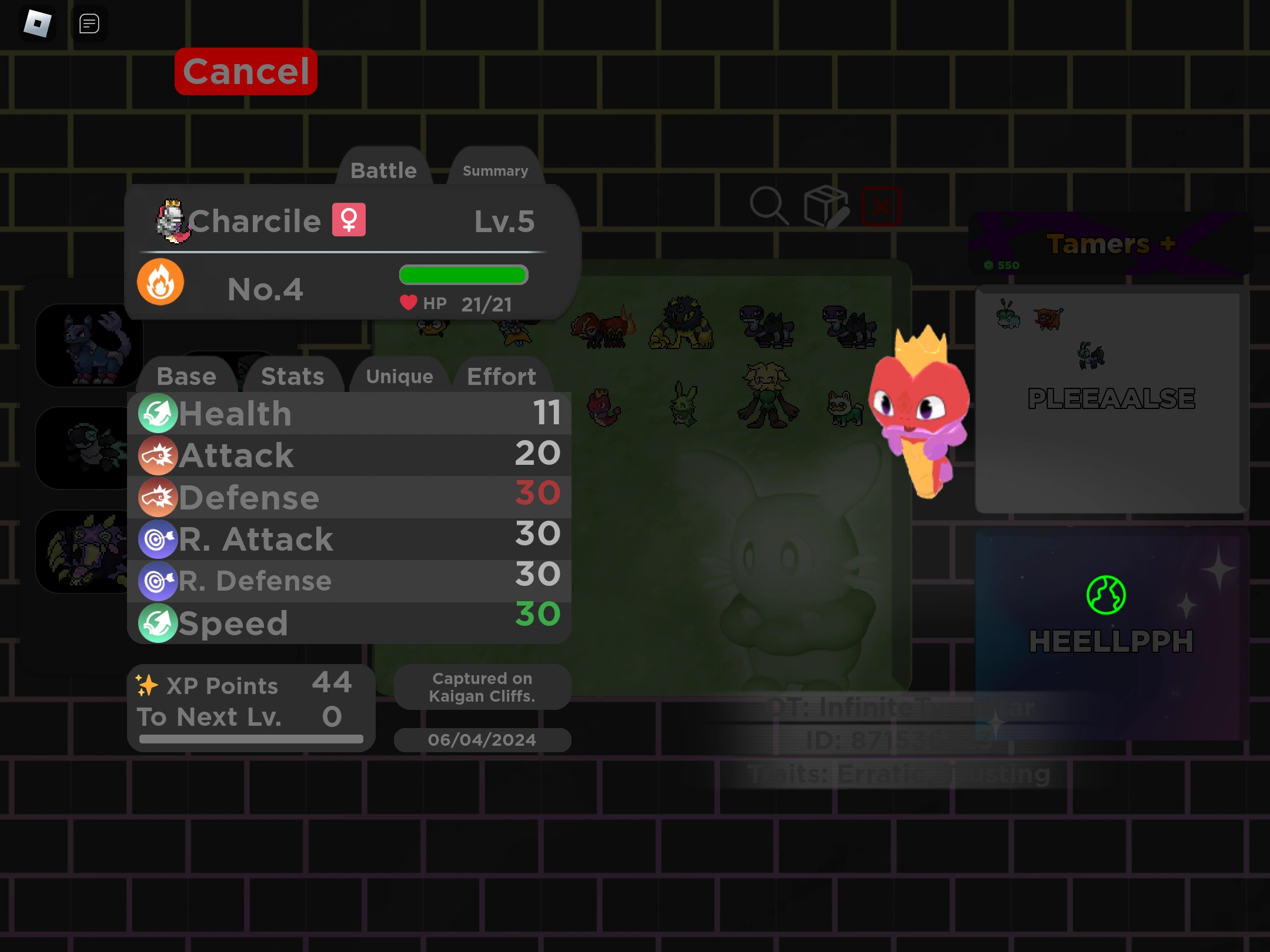Click the Attack stat claw icon
1270x952 pixels.
point(158,455)
